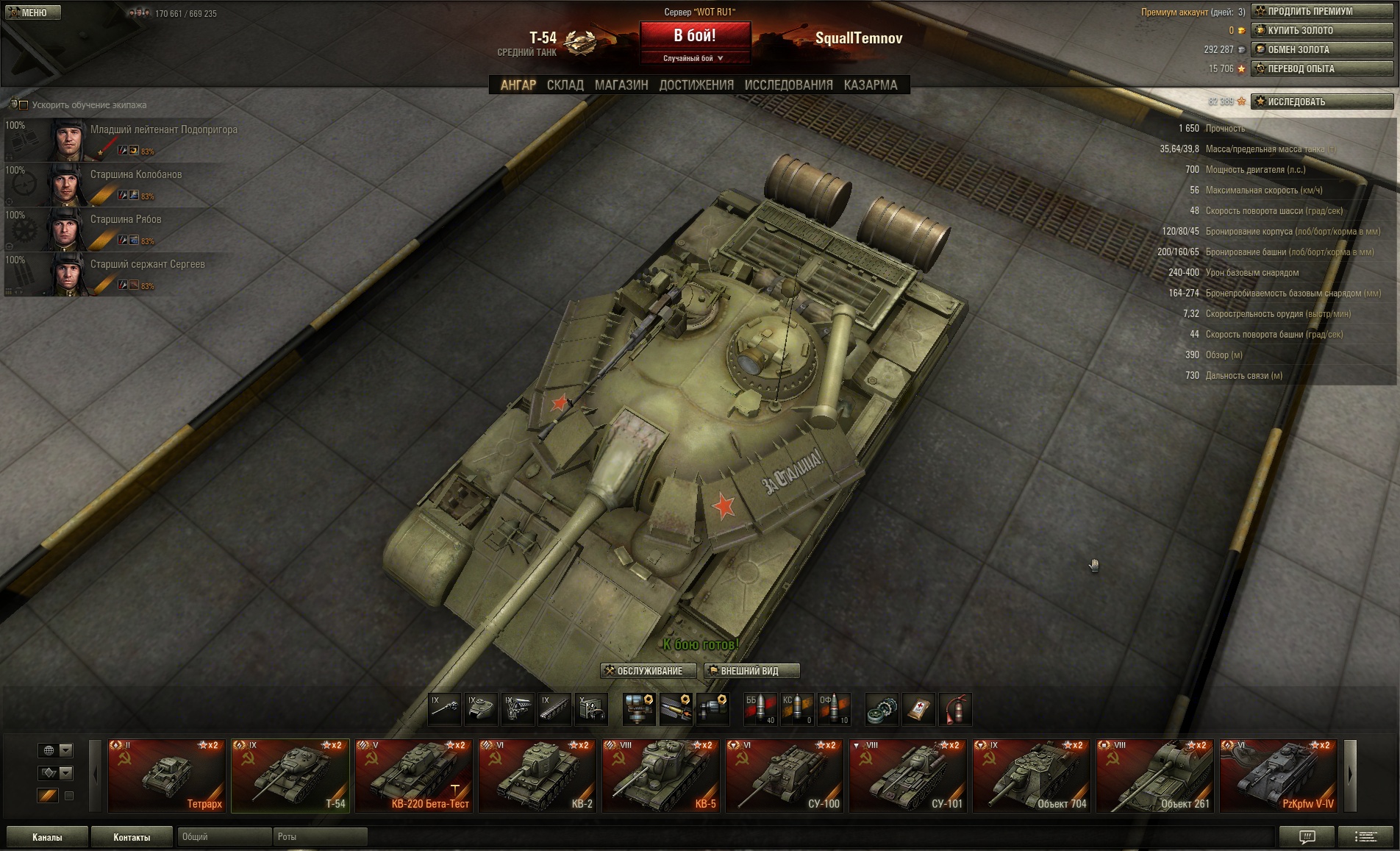Start the battle with В бой! button
The height and width of the screenshot is (851, 1400).
click(x=695, y=35)
